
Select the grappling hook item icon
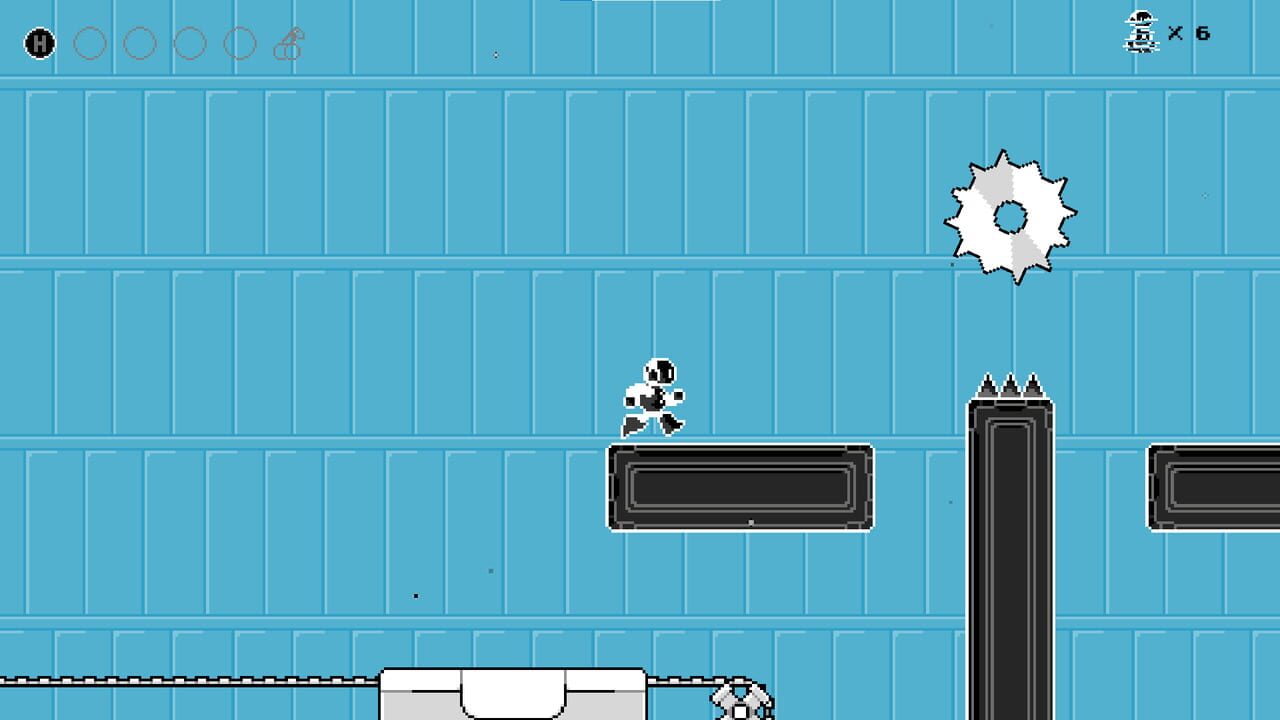tap(288, 42)
